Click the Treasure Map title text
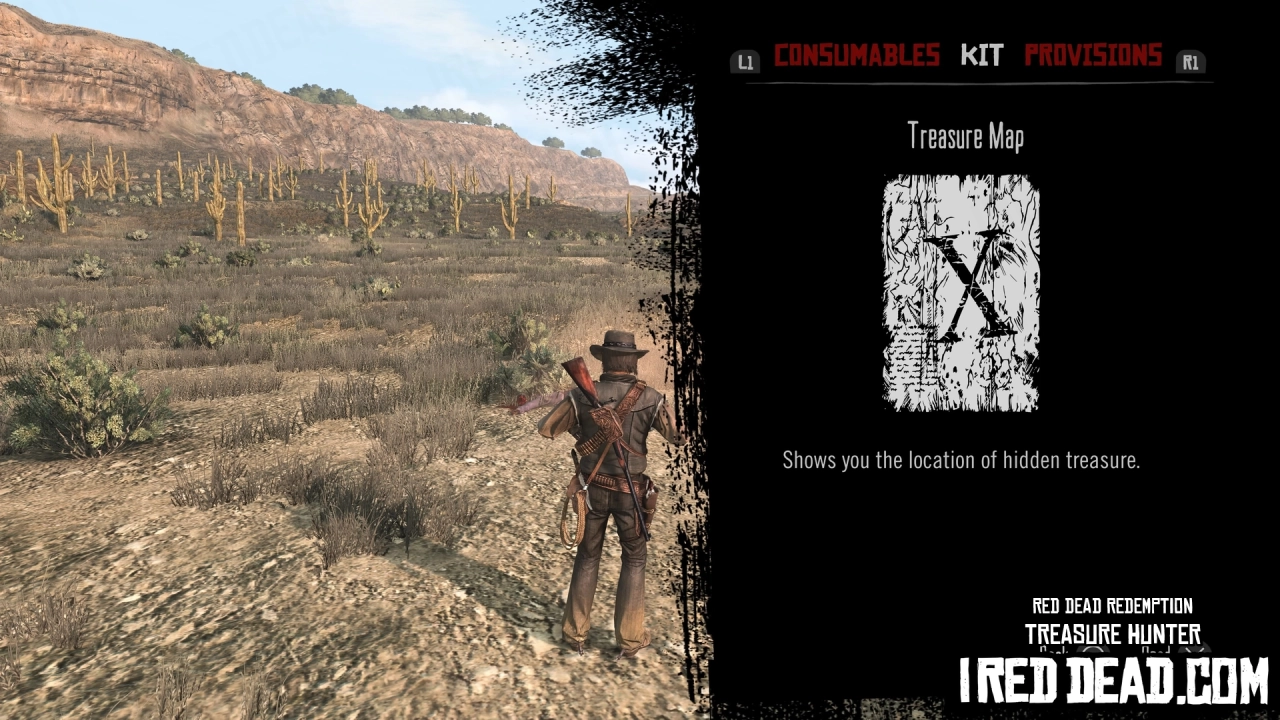1280x720 pixels. click(965, 136)
